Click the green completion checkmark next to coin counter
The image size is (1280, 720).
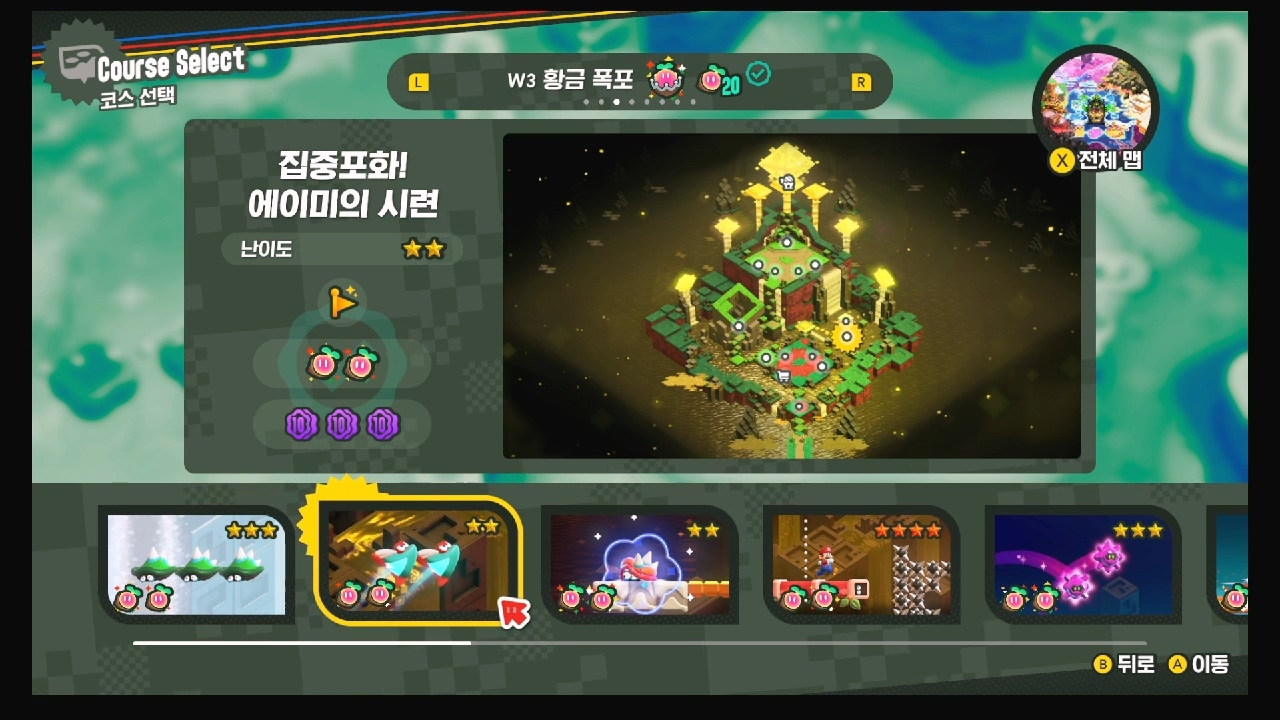tap(761, 72)
